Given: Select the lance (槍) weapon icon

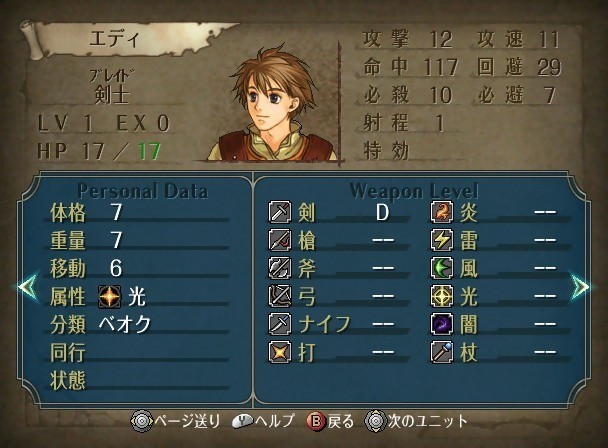Looking at the screenshot, I should click(x=281, y=240).
